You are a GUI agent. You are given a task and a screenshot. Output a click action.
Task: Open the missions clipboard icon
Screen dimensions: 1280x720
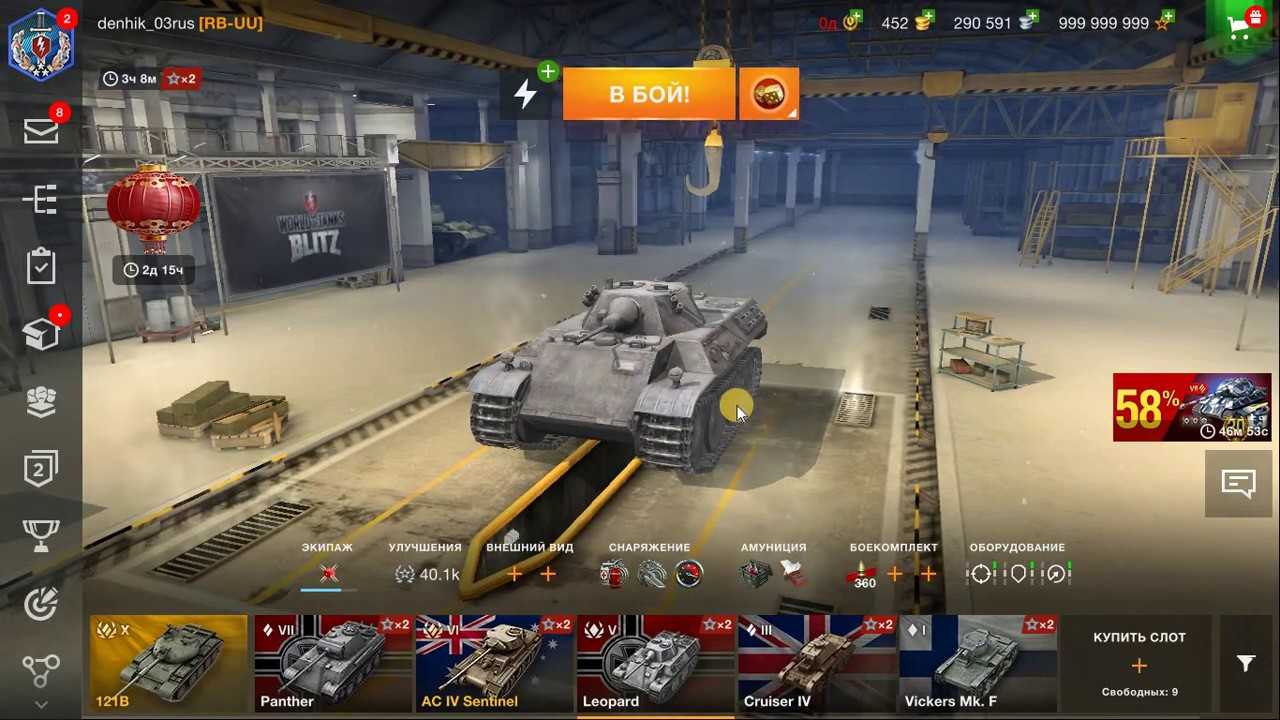(x=41, y=265)
